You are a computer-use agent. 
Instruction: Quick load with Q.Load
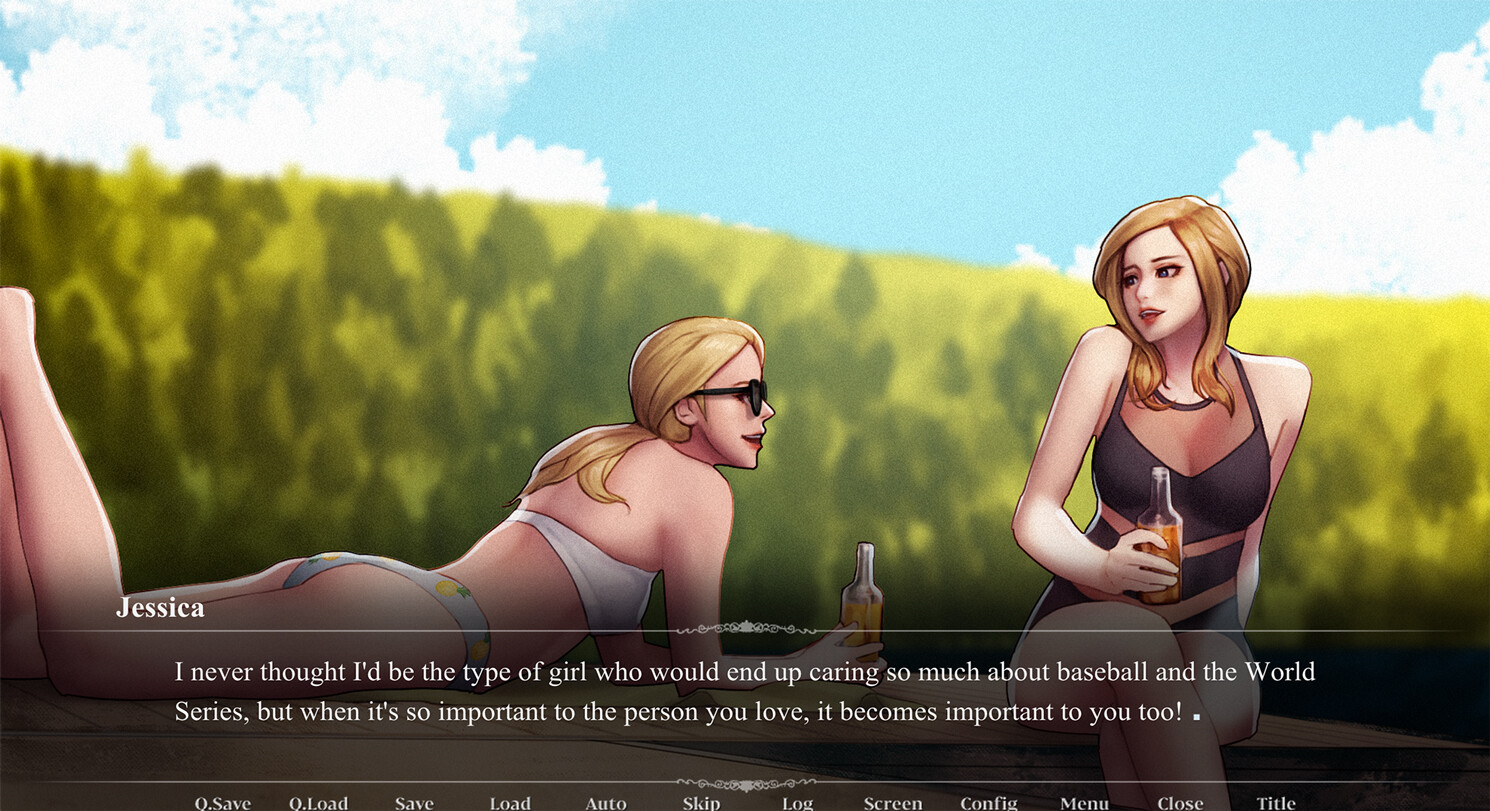318,802
